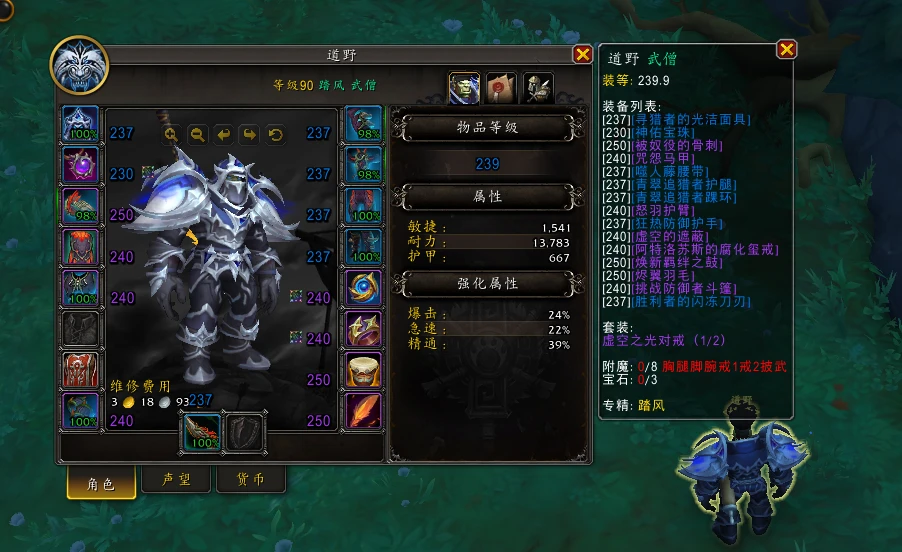Select the equipped helmet slot
Screen dimensions: 902x552
click(81, 124)
